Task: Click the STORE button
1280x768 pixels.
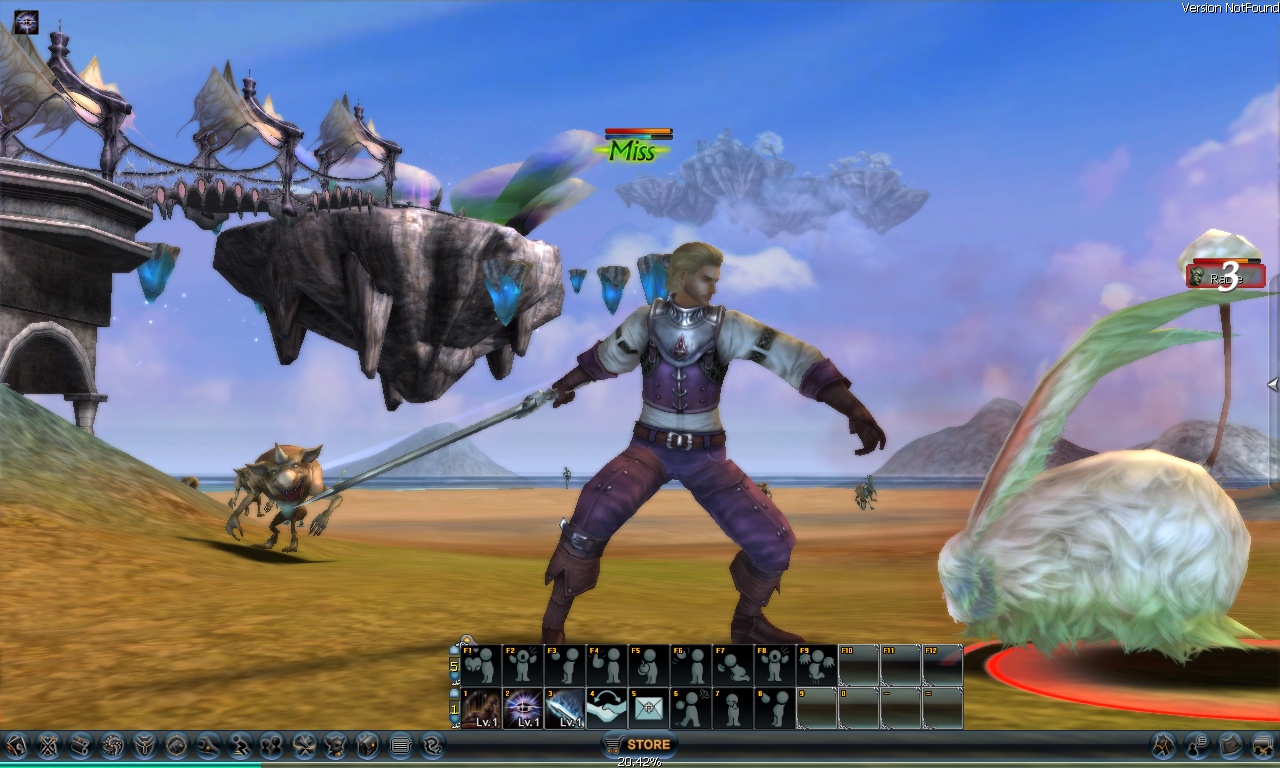Action: (641, 744)
